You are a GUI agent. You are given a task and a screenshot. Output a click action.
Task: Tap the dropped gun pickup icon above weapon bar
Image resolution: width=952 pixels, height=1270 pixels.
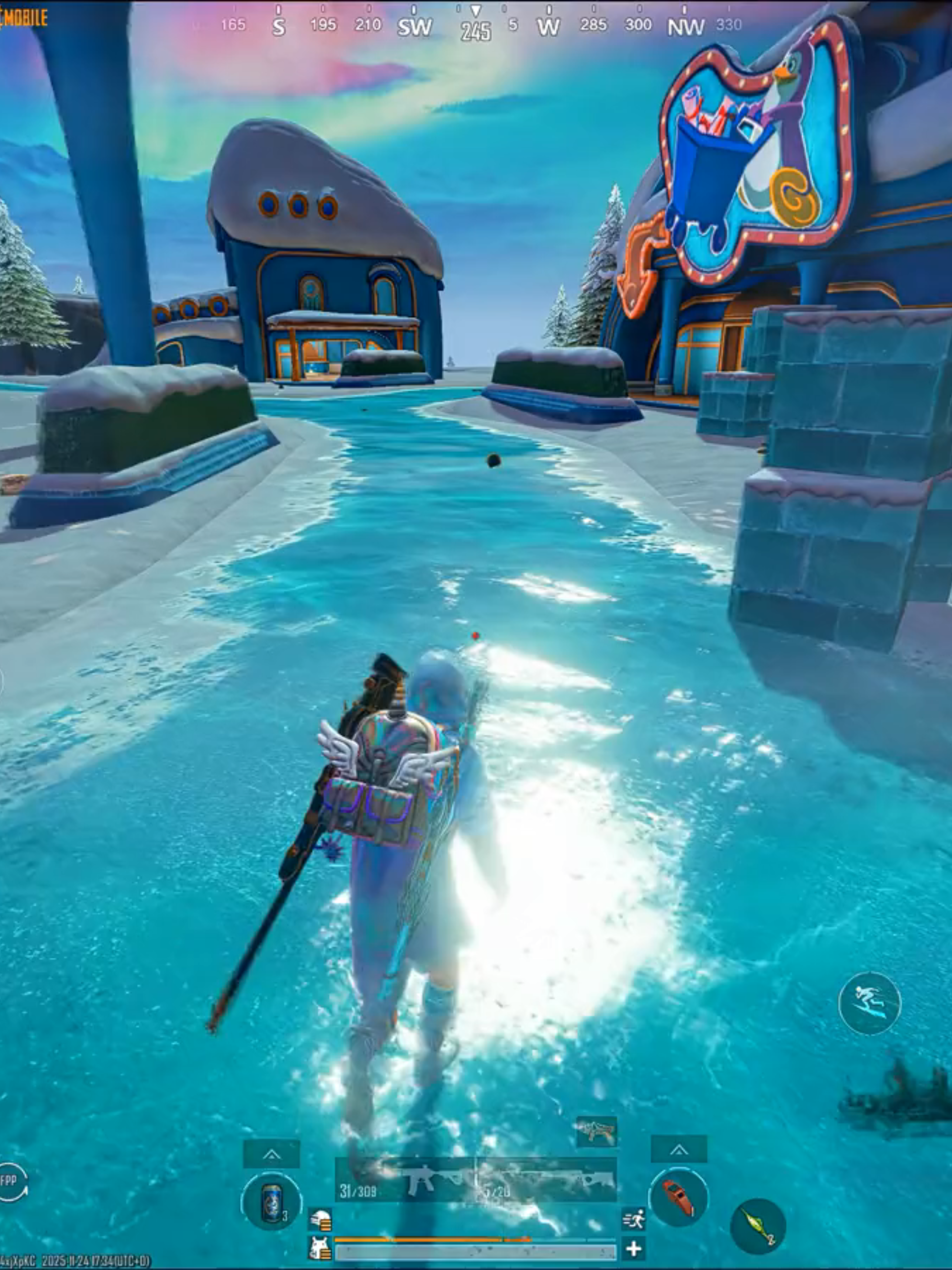[597, 1130]
